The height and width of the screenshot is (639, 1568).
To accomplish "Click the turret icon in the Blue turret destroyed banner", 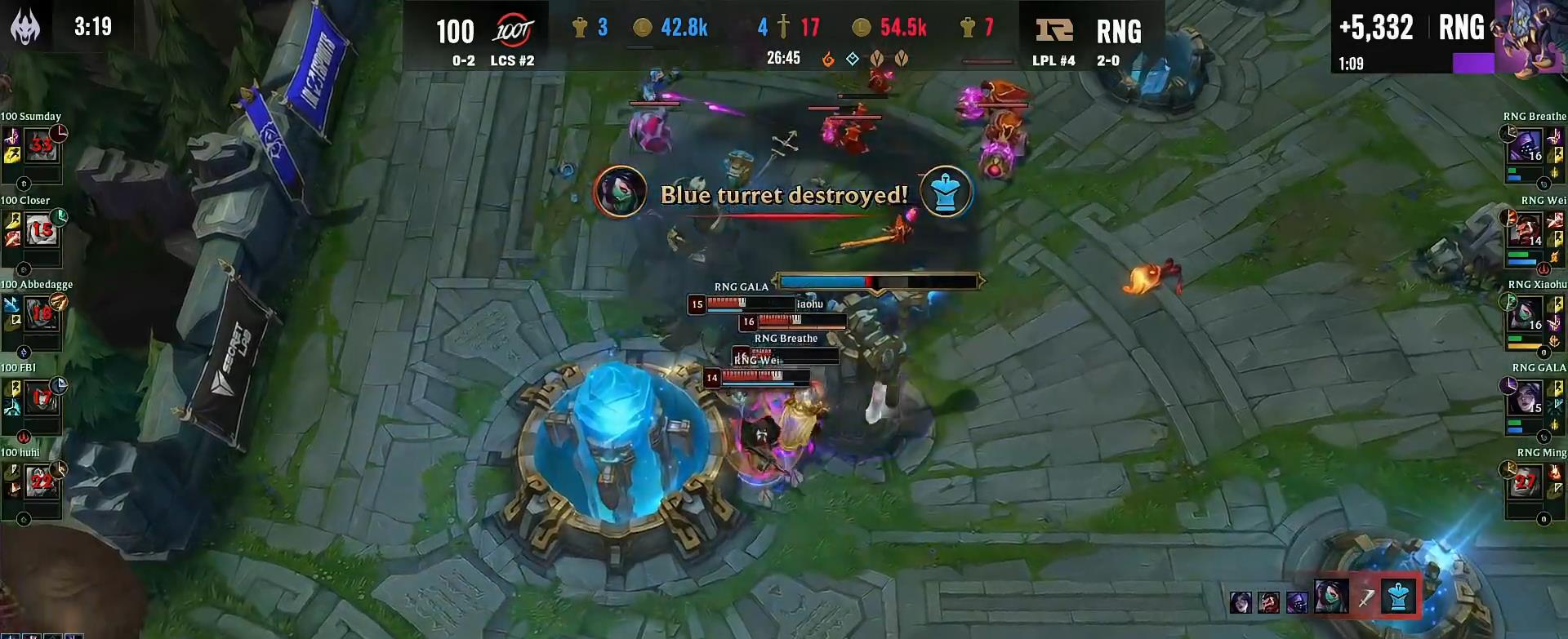I will click(x=944, y=193).
